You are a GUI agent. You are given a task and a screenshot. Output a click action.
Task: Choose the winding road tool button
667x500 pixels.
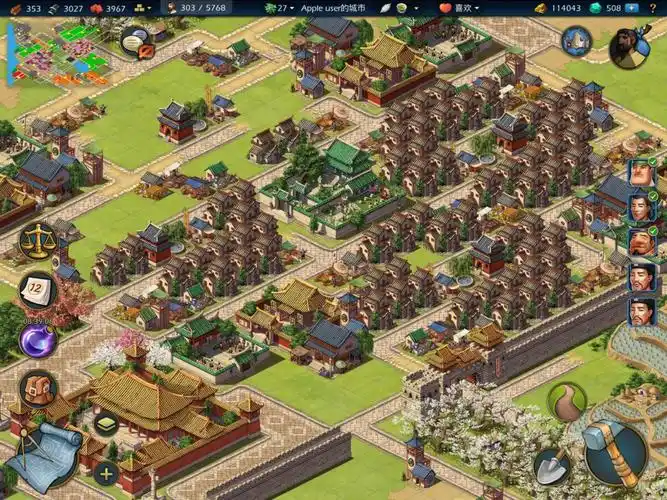click(567, 400)
